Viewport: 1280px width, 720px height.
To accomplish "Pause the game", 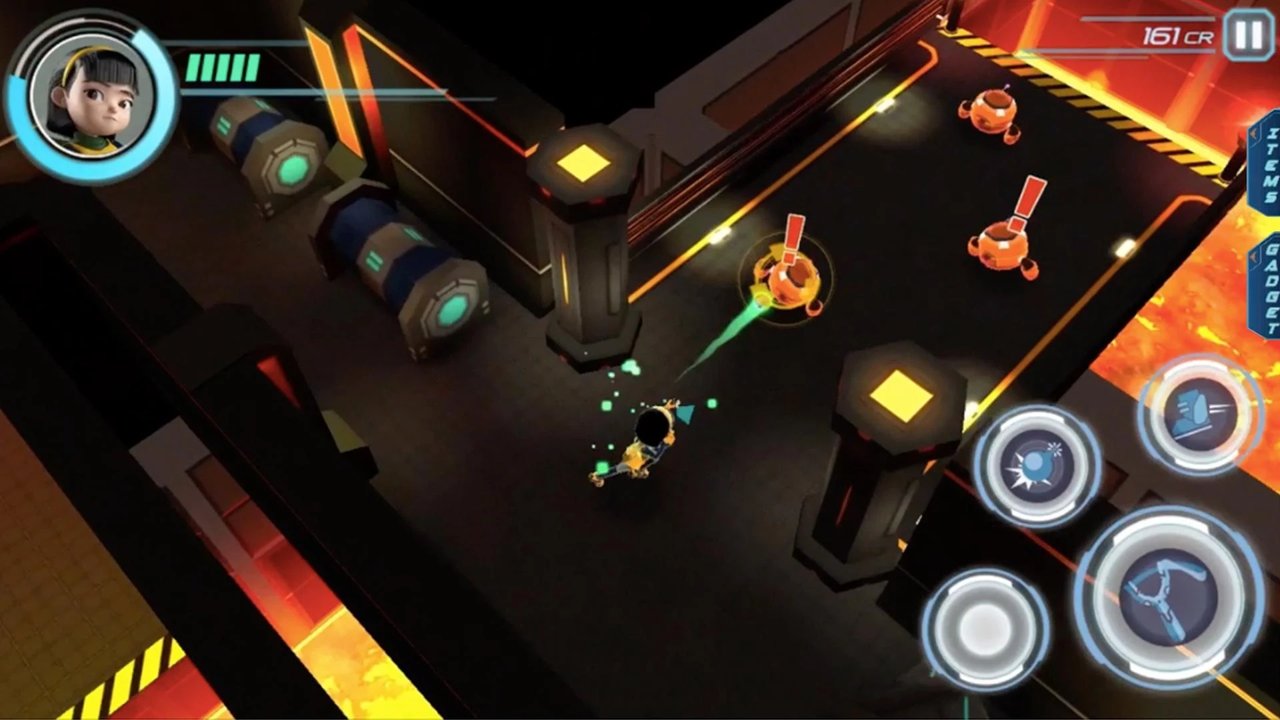I will coord(1248,35).
